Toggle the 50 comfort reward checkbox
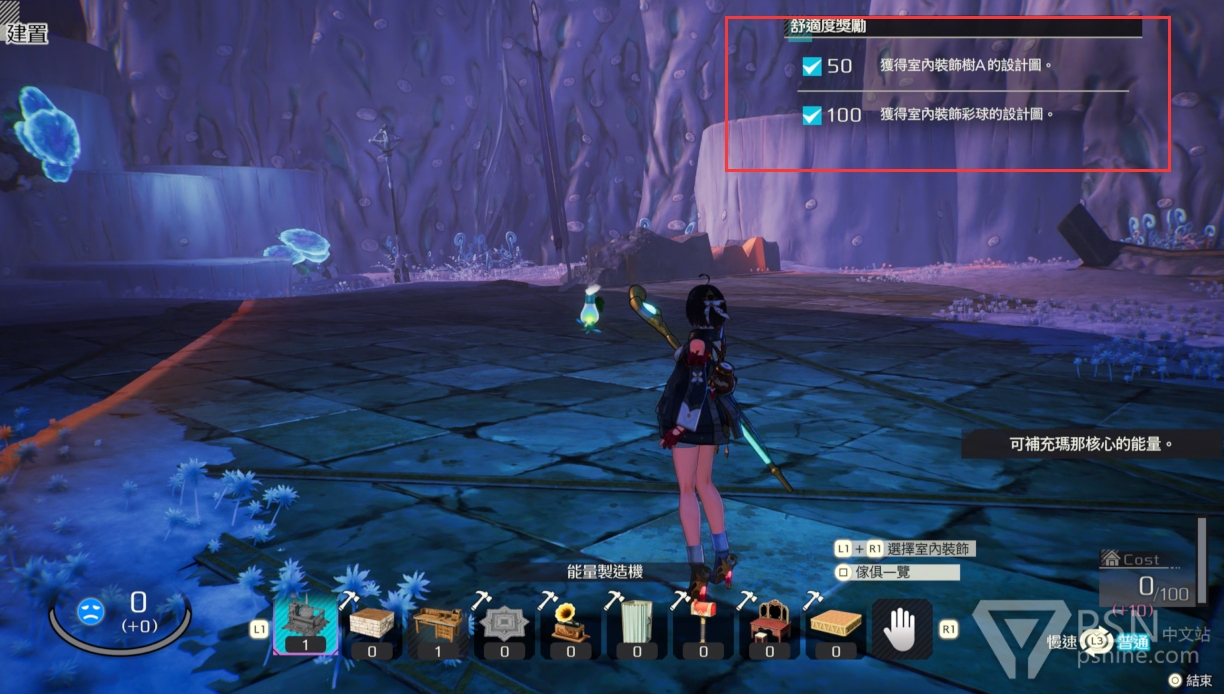This screenshot has height=694, width=1224. [x=812, y=67]
